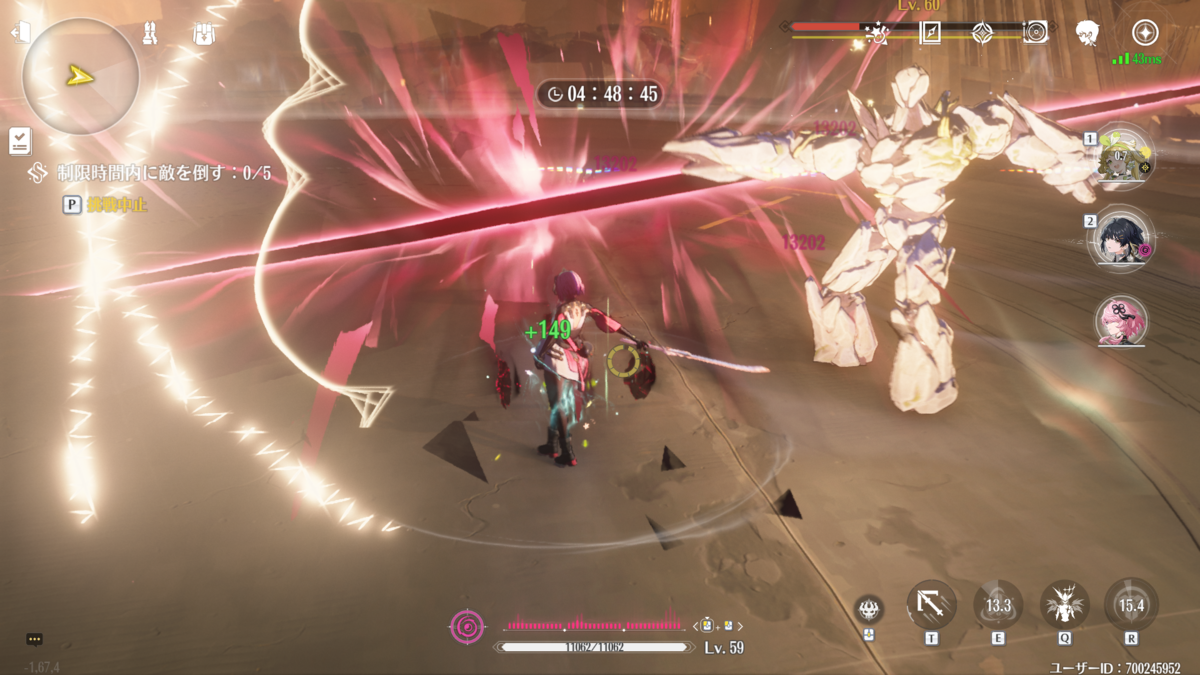Screen dimensions: 1200x675
Task: Leave the challenge via the exit door icon
Action: click(20, 33)
